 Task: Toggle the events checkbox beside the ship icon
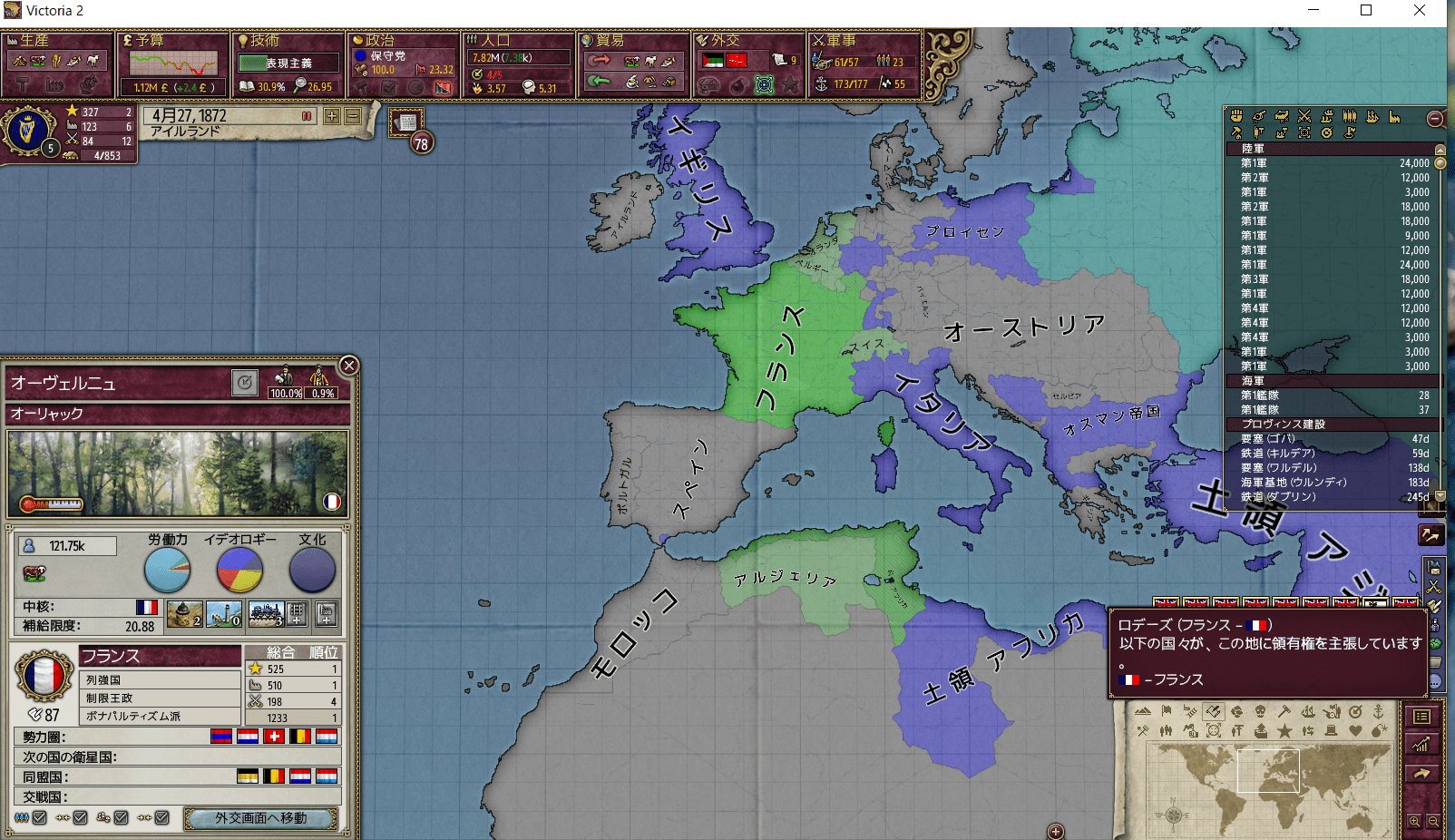pyautogui.click(x=121, y=817)
